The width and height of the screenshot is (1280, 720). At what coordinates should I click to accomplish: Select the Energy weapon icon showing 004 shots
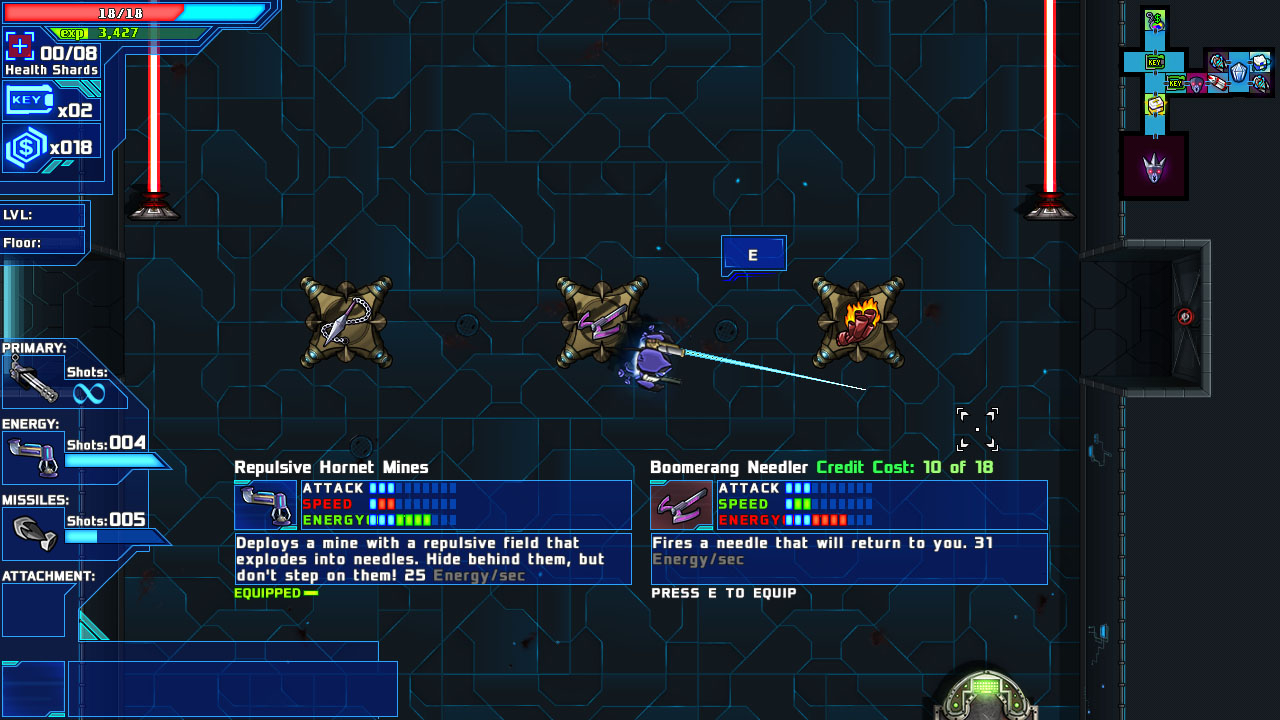32,455
